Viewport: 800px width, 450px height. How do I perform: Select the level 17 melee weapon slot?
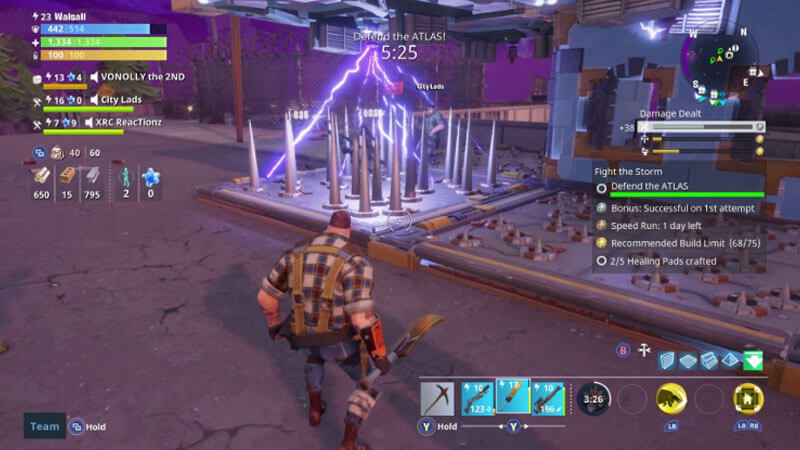(514, 397)
